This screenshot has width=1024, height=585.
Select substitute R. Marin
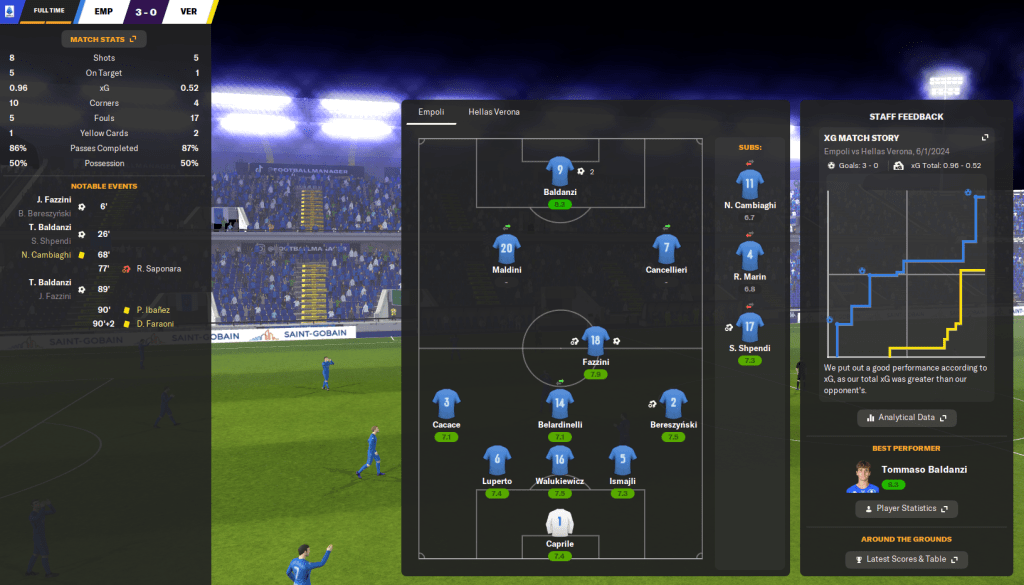pos(750,255)
